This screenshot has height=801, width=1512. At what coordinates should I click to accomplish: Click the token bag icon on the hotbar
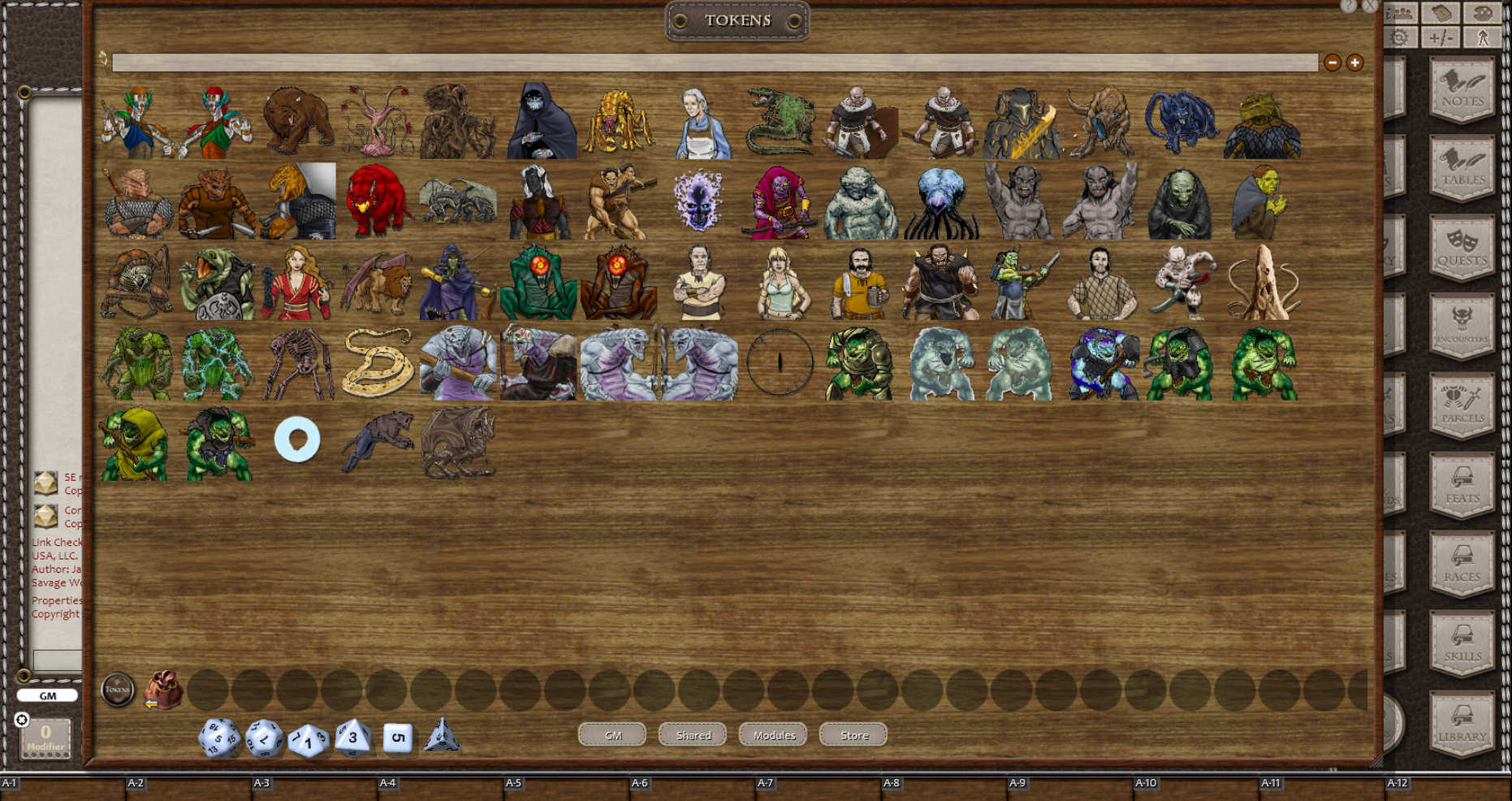(x=162, y=689)
